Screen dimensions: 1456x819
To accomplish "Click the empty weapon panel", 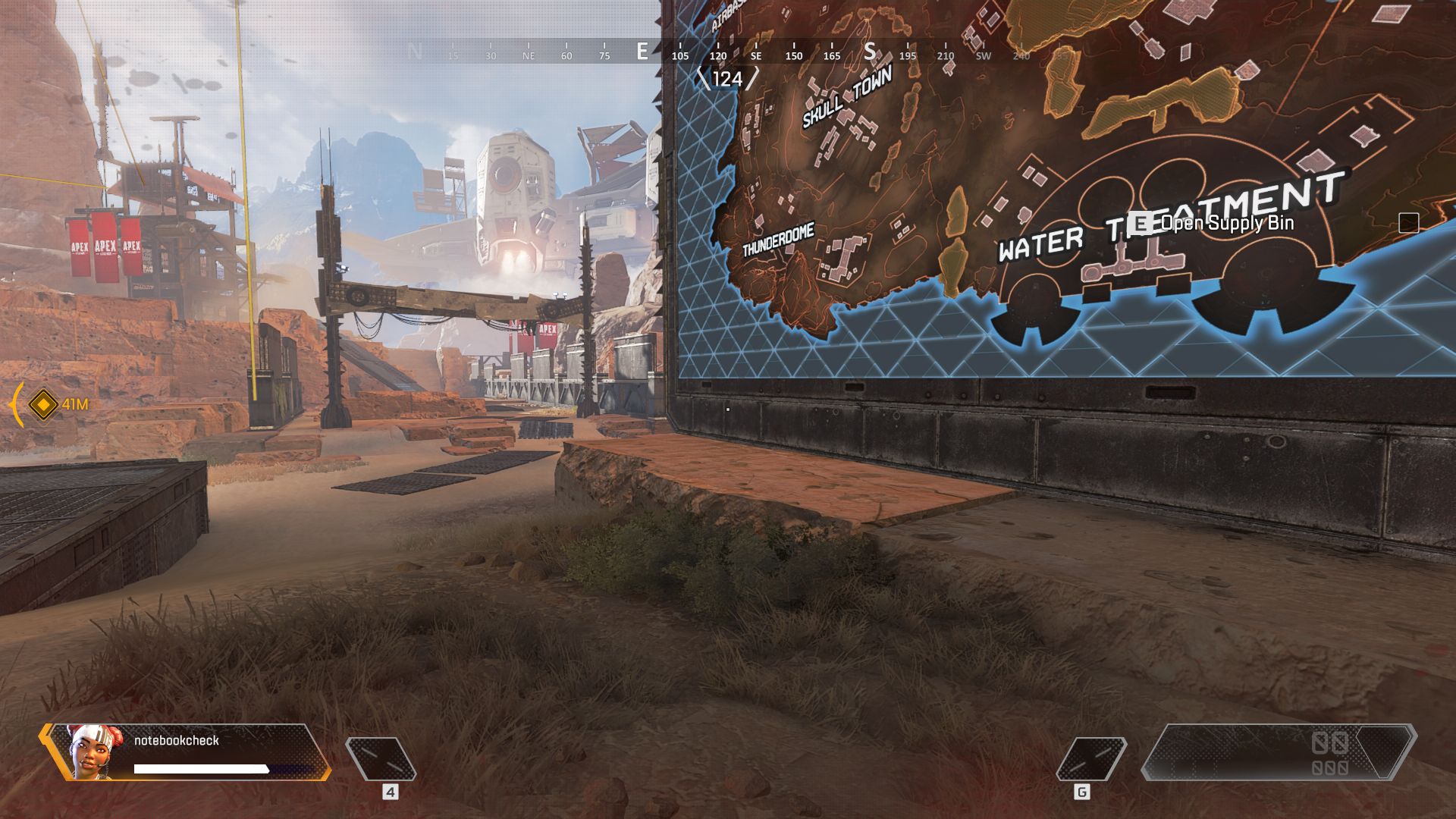I will [1278, 752].
